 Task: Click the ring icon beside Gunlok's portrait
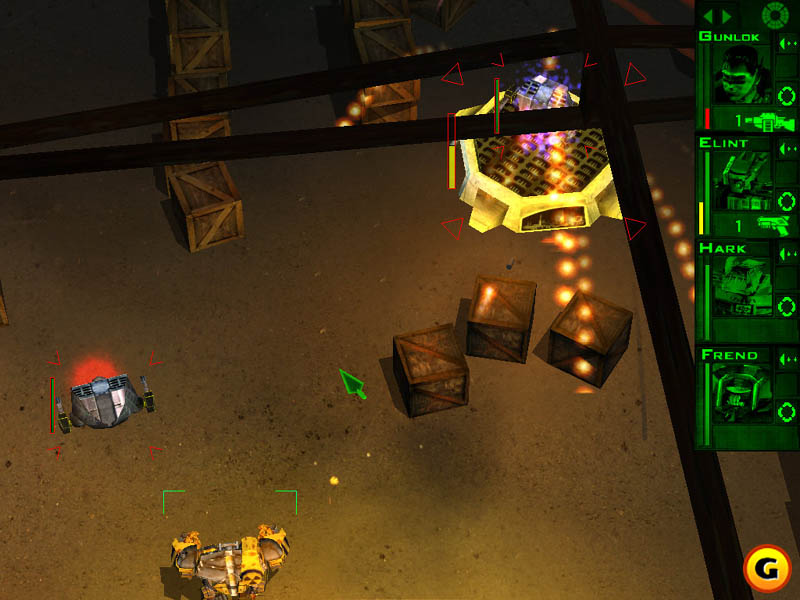pyautogui.click(x=787, y=96)
